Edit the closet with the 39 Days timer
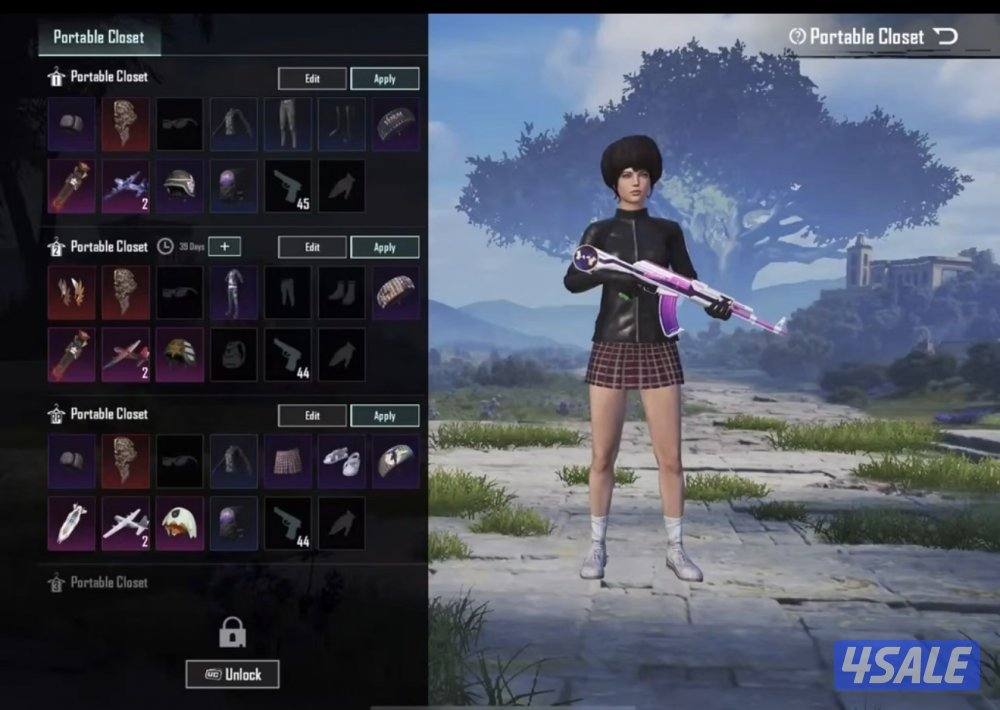This screenshot has width=1000, height=710. click(x=312, y=247)
